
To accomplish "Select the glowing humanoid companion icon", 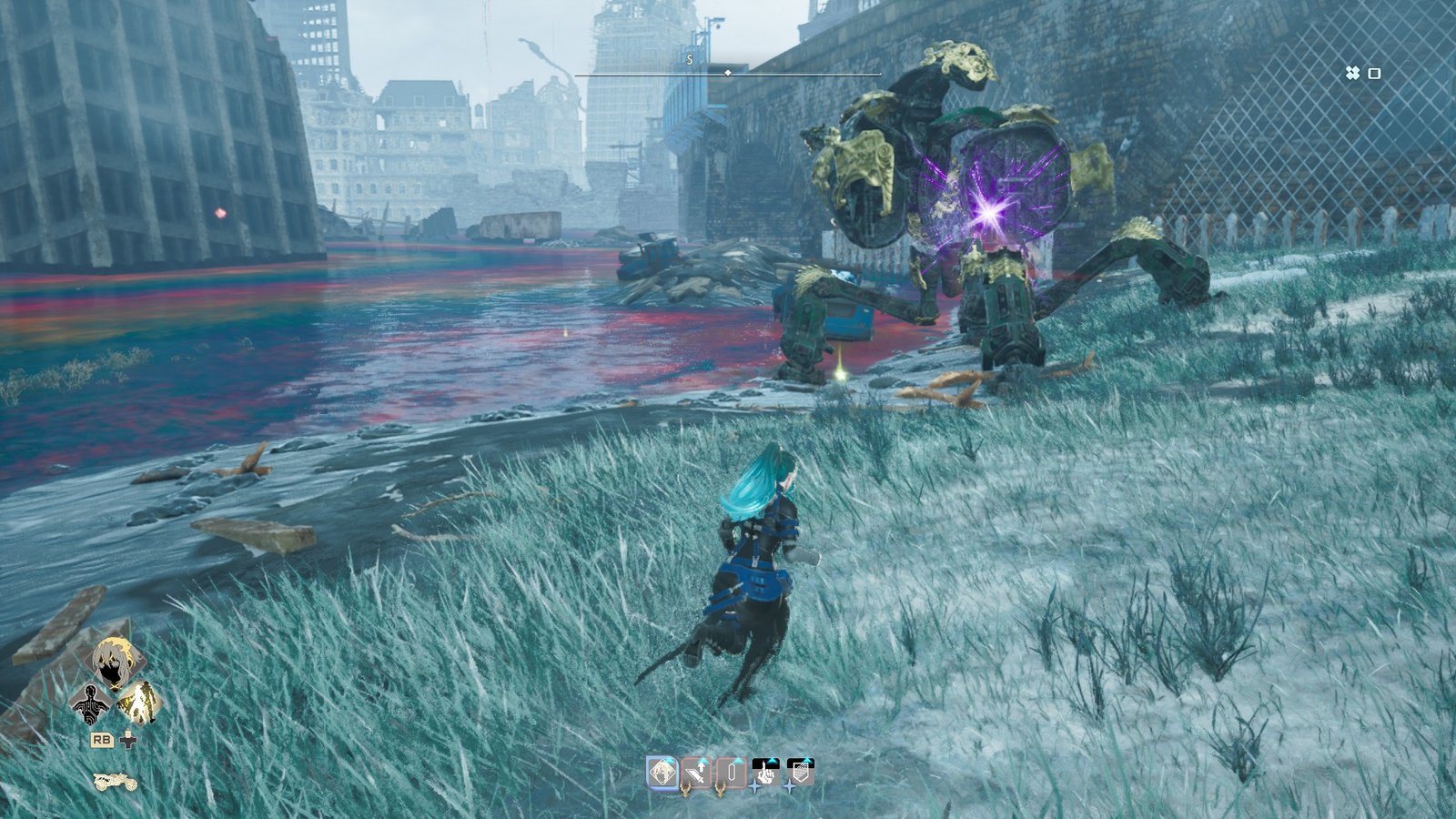I will pos(141,704).
